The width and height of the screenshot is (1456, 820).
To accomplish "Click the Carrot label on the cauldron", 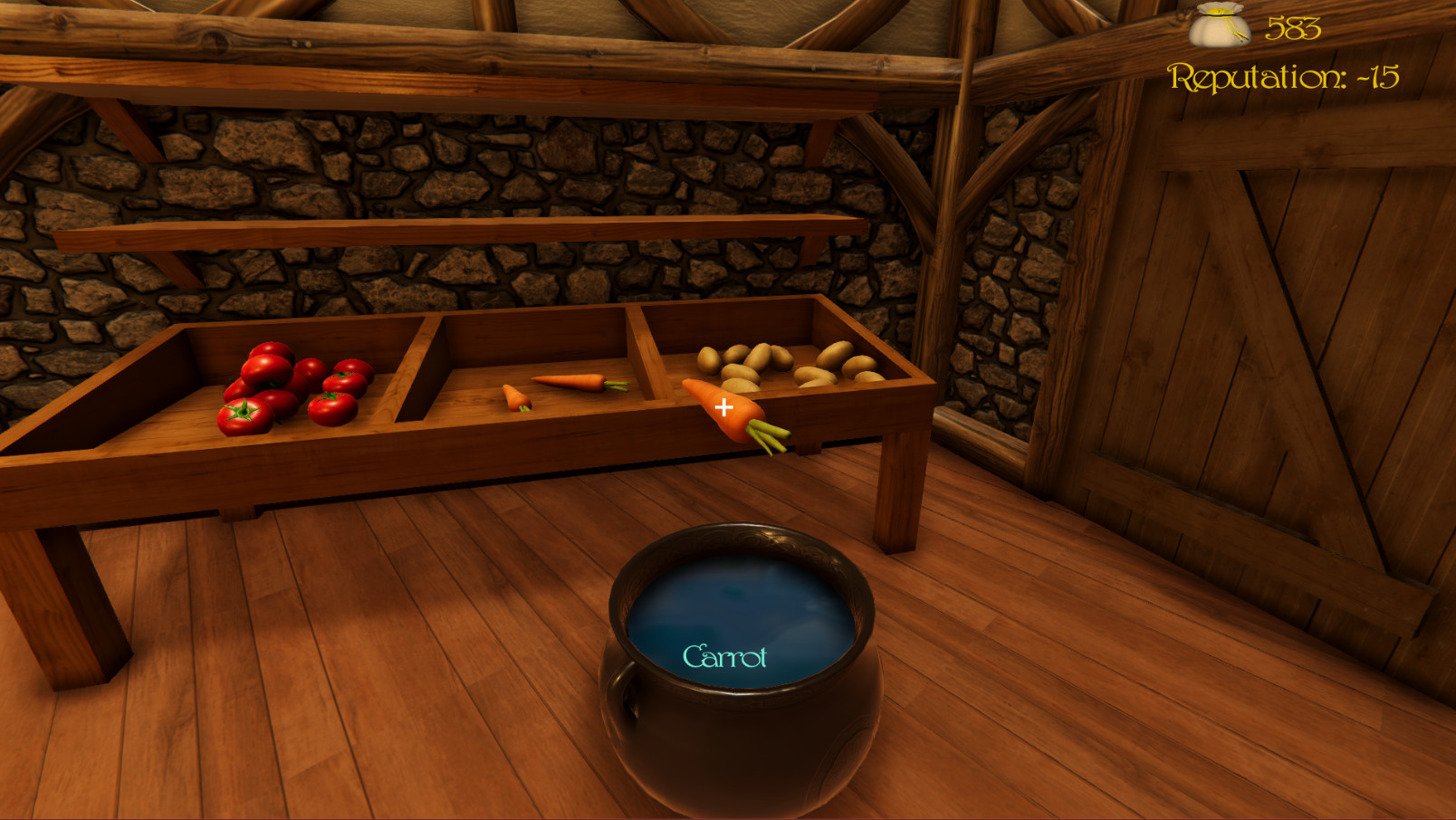I will pyautogui.click(x=726, y=656).
